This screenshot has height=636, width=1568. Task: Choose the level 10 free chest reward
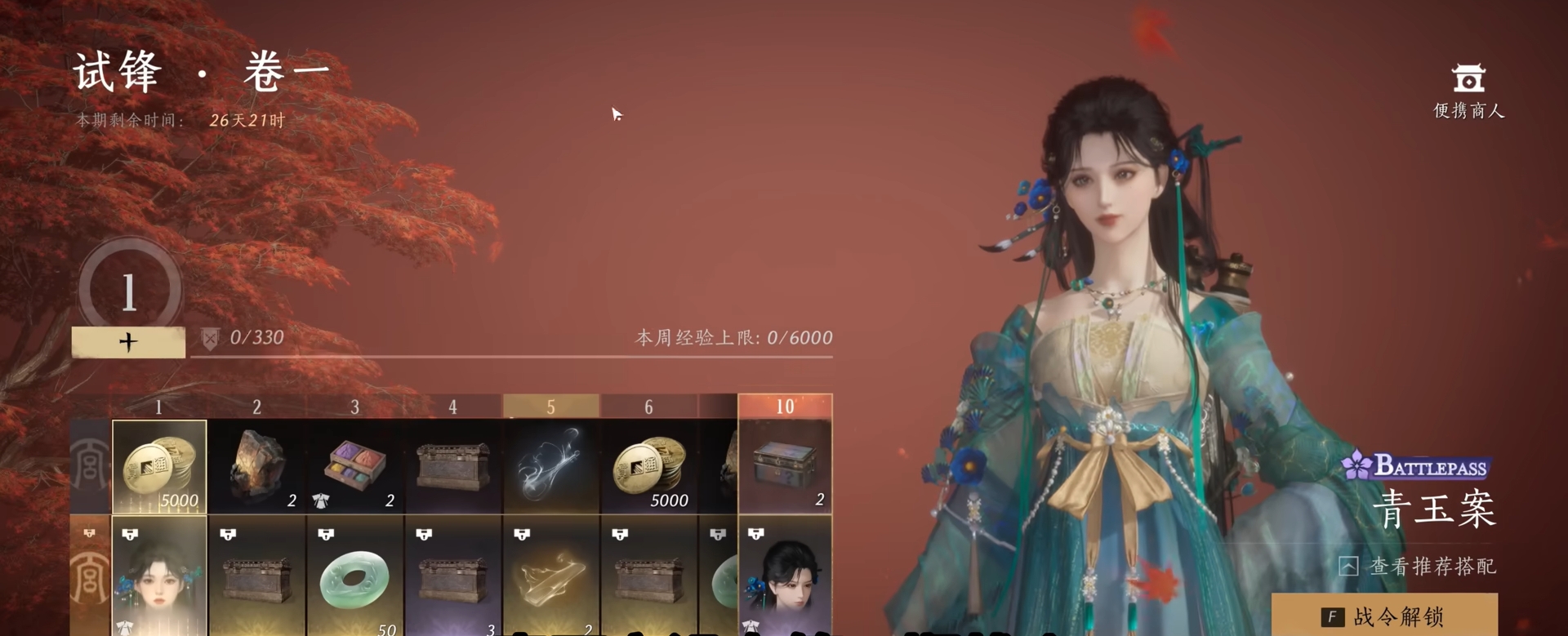coord(785,467)
